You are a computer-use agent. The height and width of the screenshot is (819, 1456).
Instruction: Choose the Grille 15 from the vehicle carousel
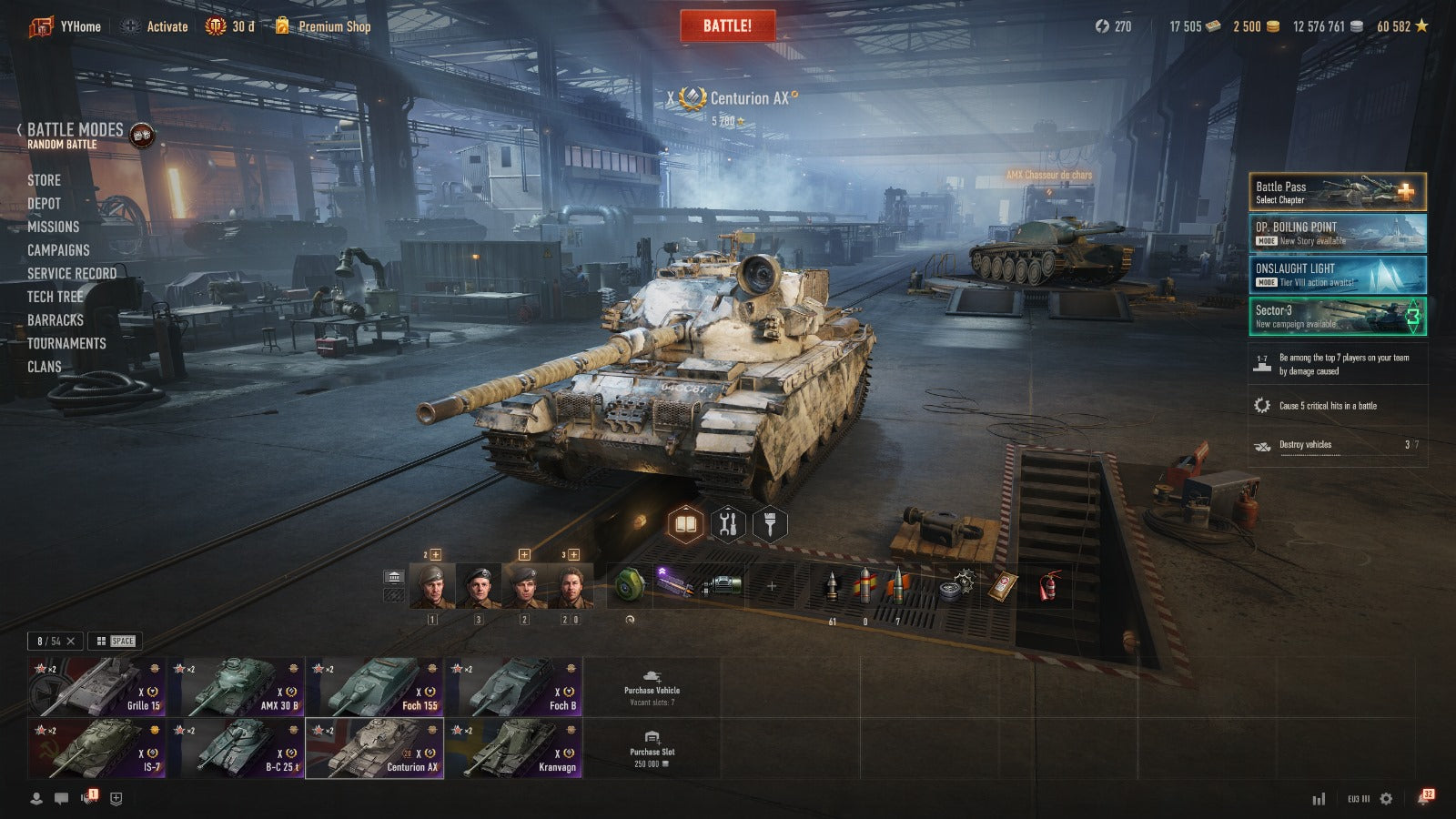(x=97, y=687)
